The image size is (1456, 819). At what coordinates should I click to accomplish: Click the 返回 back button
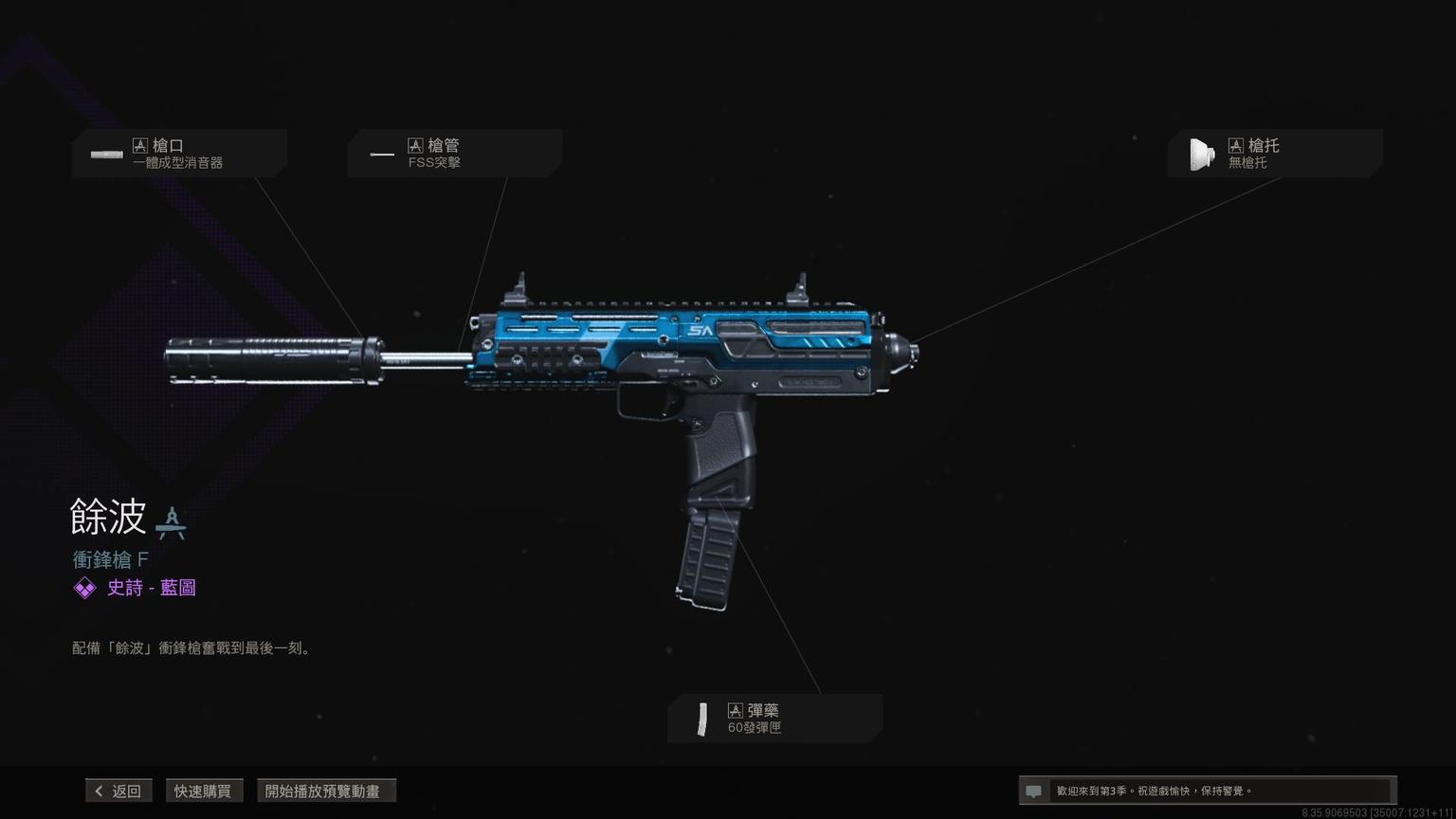118,791
